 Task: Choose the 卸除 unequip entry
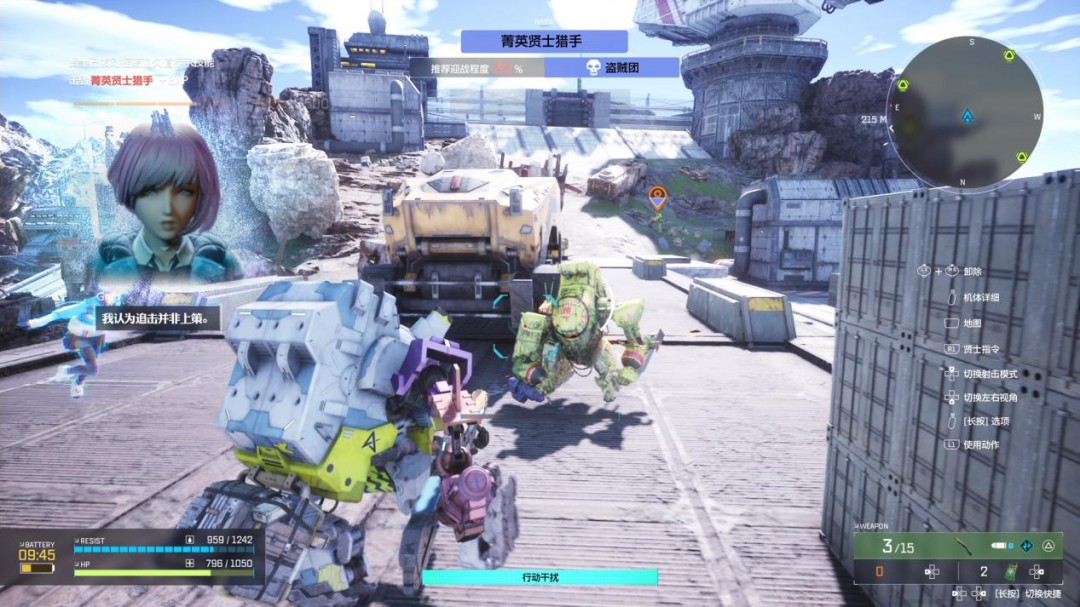coord(972,271)
